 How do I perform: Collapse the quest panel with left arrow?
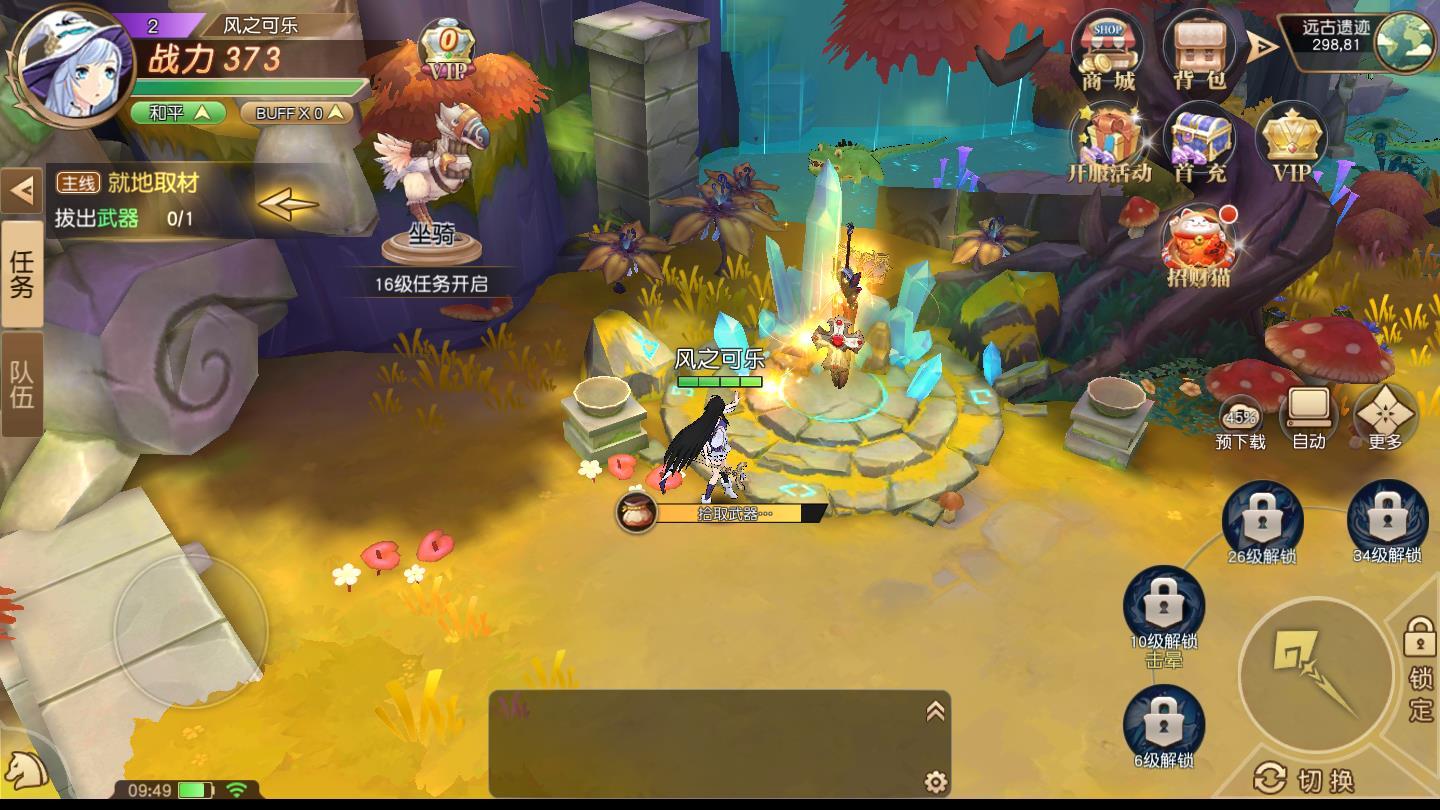coord(21,189)
